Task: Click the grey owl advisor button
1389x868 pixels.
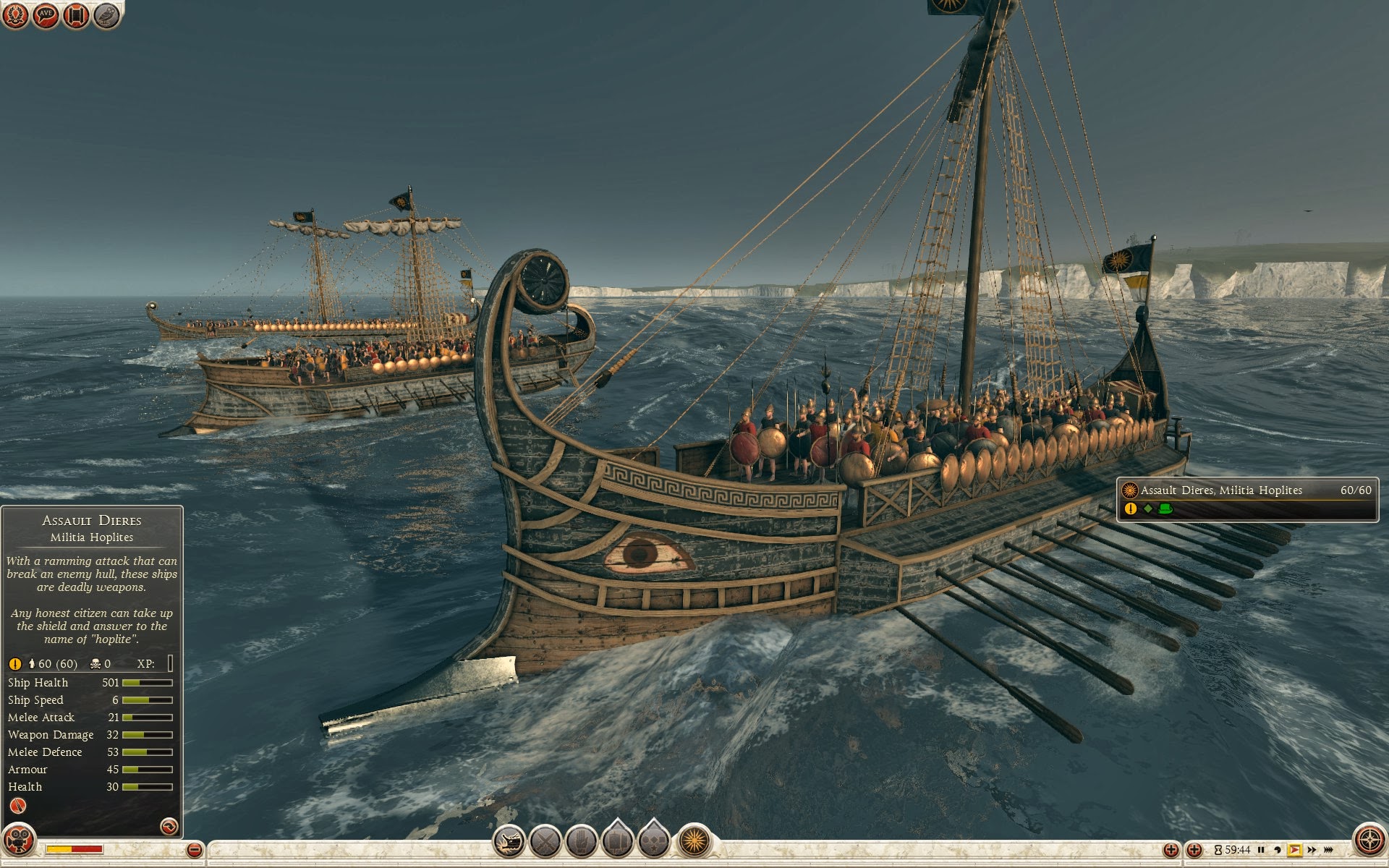Action: point(107,16)
